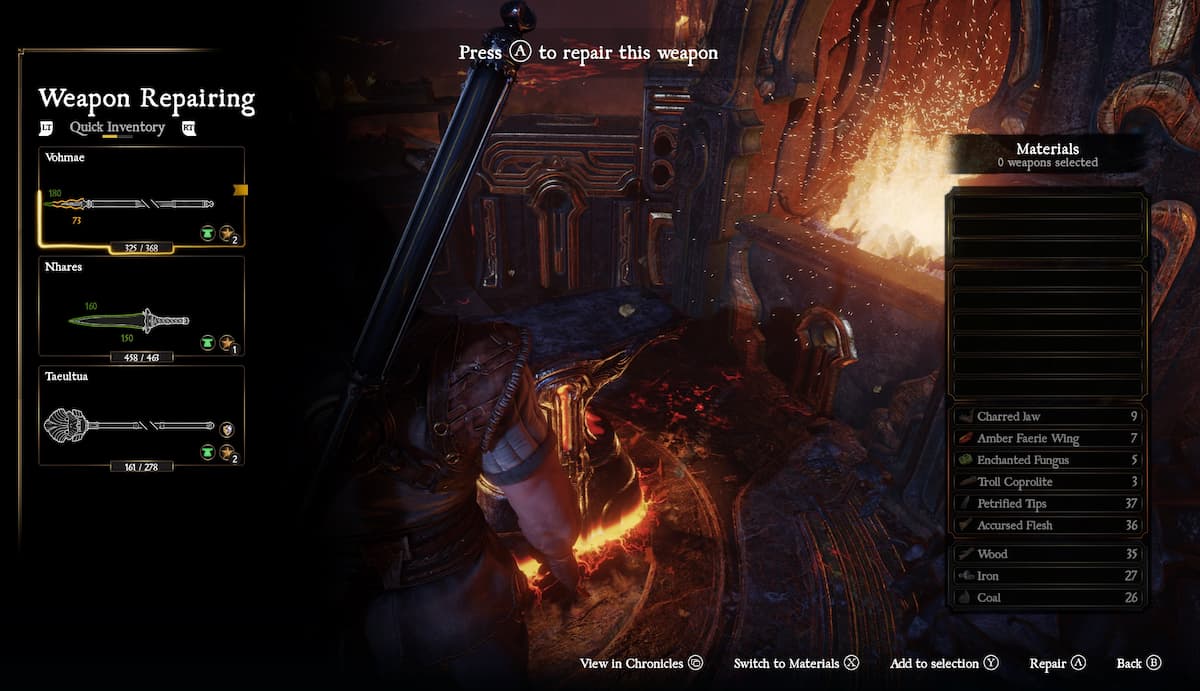Select the Enchanted Fungus material row
This screenshot has width=1200, height=691.
tap(1046, 460)
